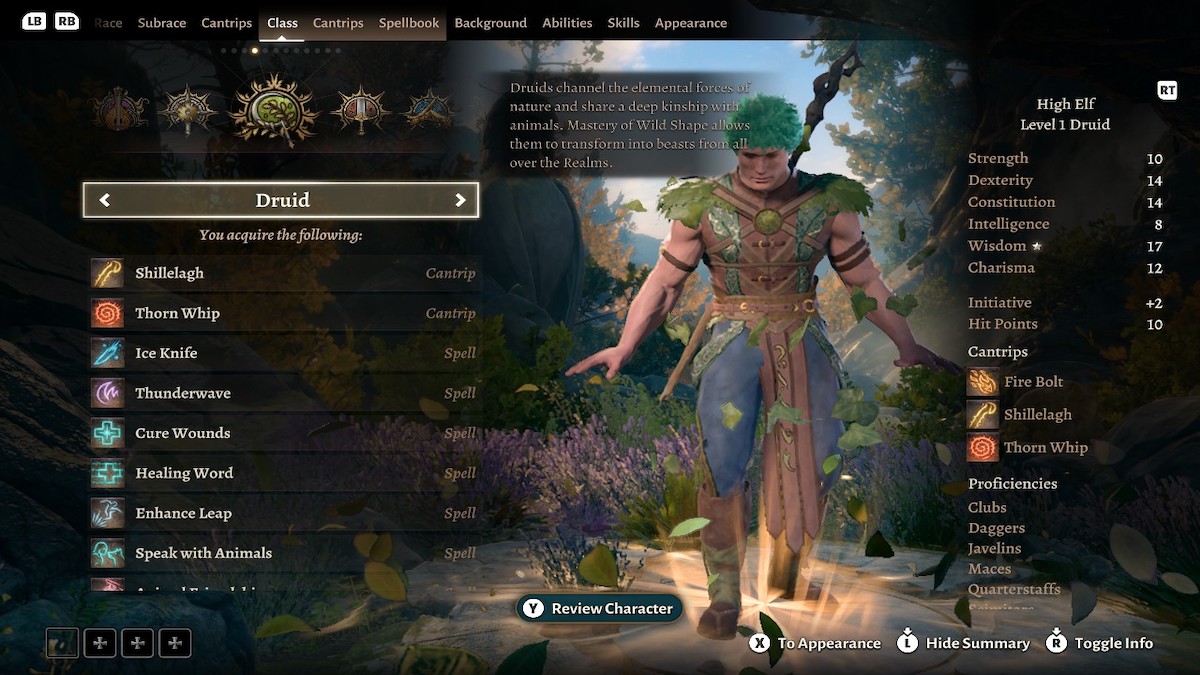Select the Enhance Leap spell row
This screenshot has width=1200, height=675.
tap(283, 513)
